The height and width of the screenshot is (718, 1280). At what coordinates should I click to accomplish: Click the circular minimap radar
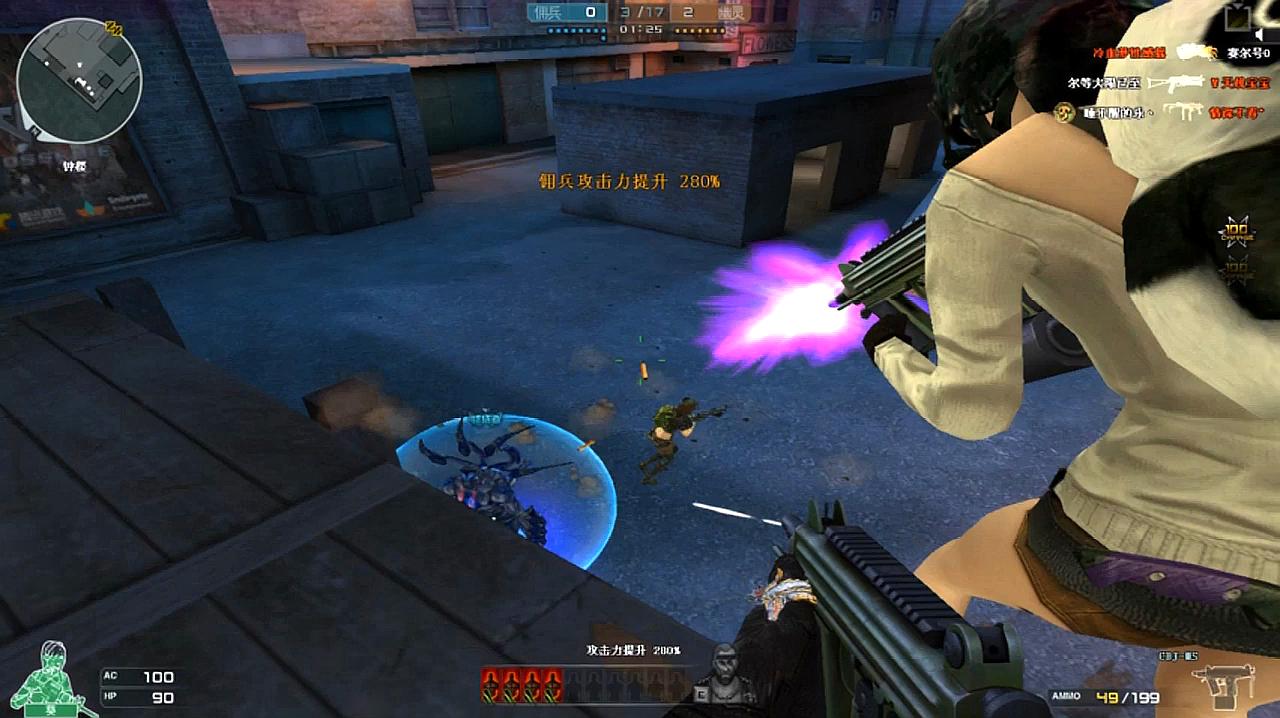click(x=79, y=81)
